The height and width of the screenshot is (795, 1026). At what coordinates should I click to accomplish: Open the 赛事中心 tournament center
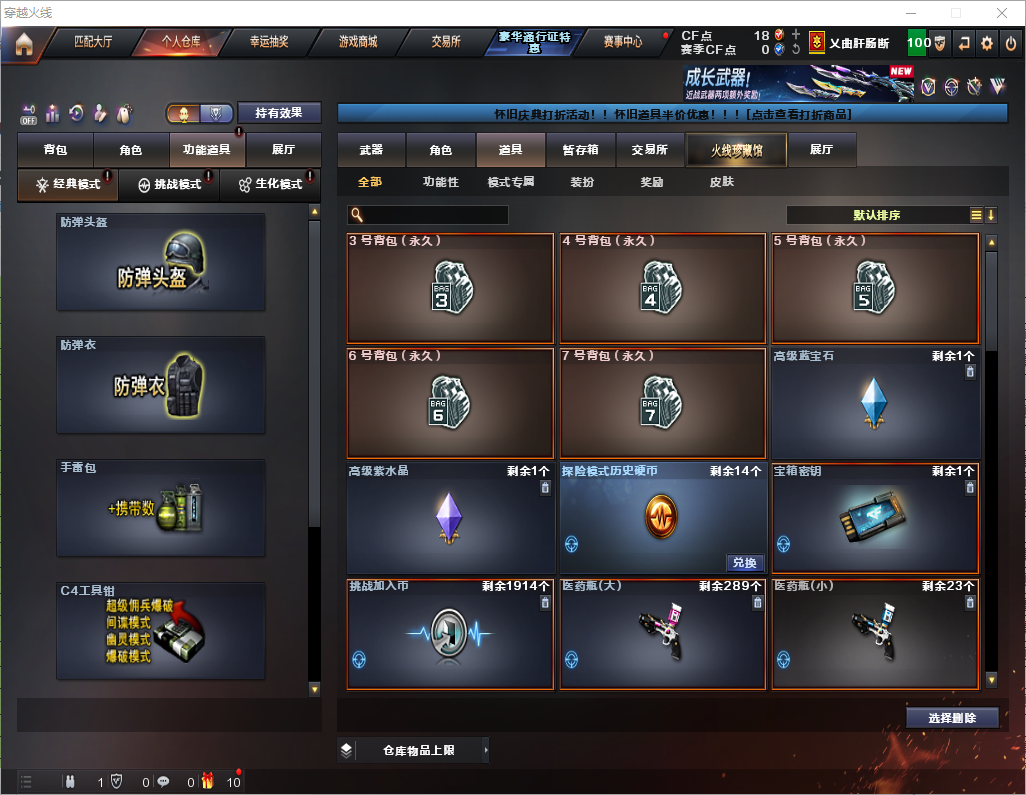tap(622, 42)
